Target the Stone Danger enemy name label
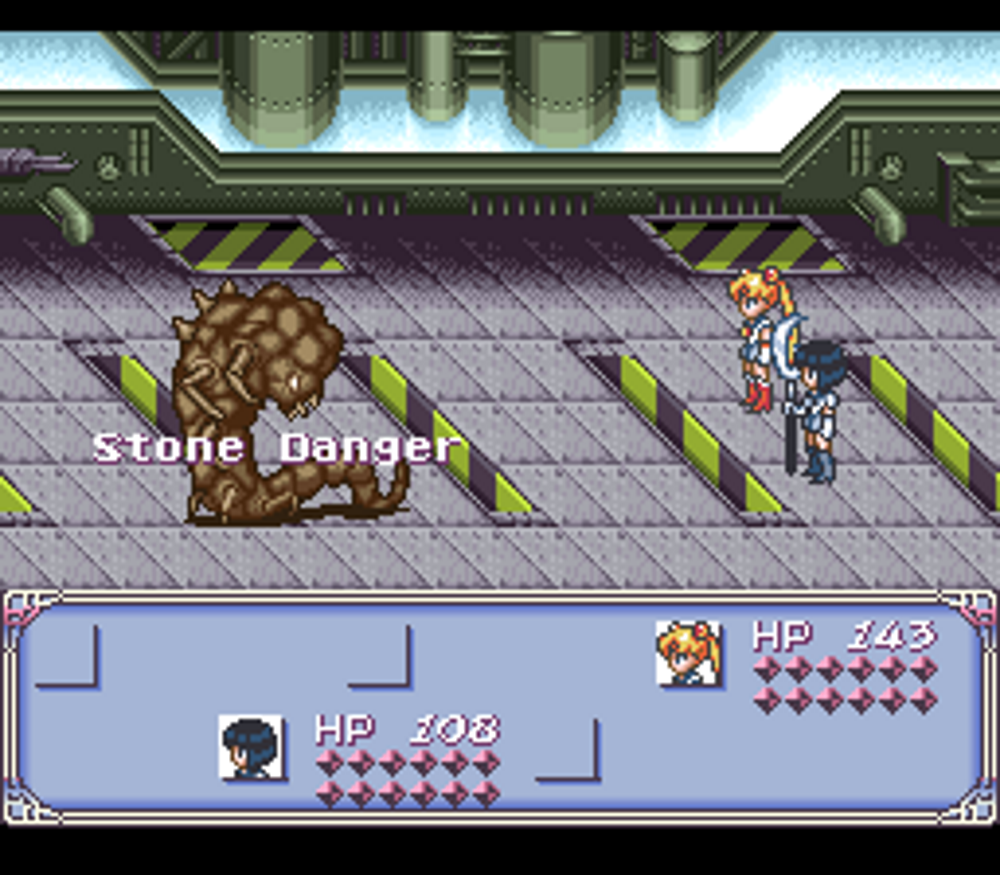1000x875 pixels. pyautogui.click(x=277, y=447)
